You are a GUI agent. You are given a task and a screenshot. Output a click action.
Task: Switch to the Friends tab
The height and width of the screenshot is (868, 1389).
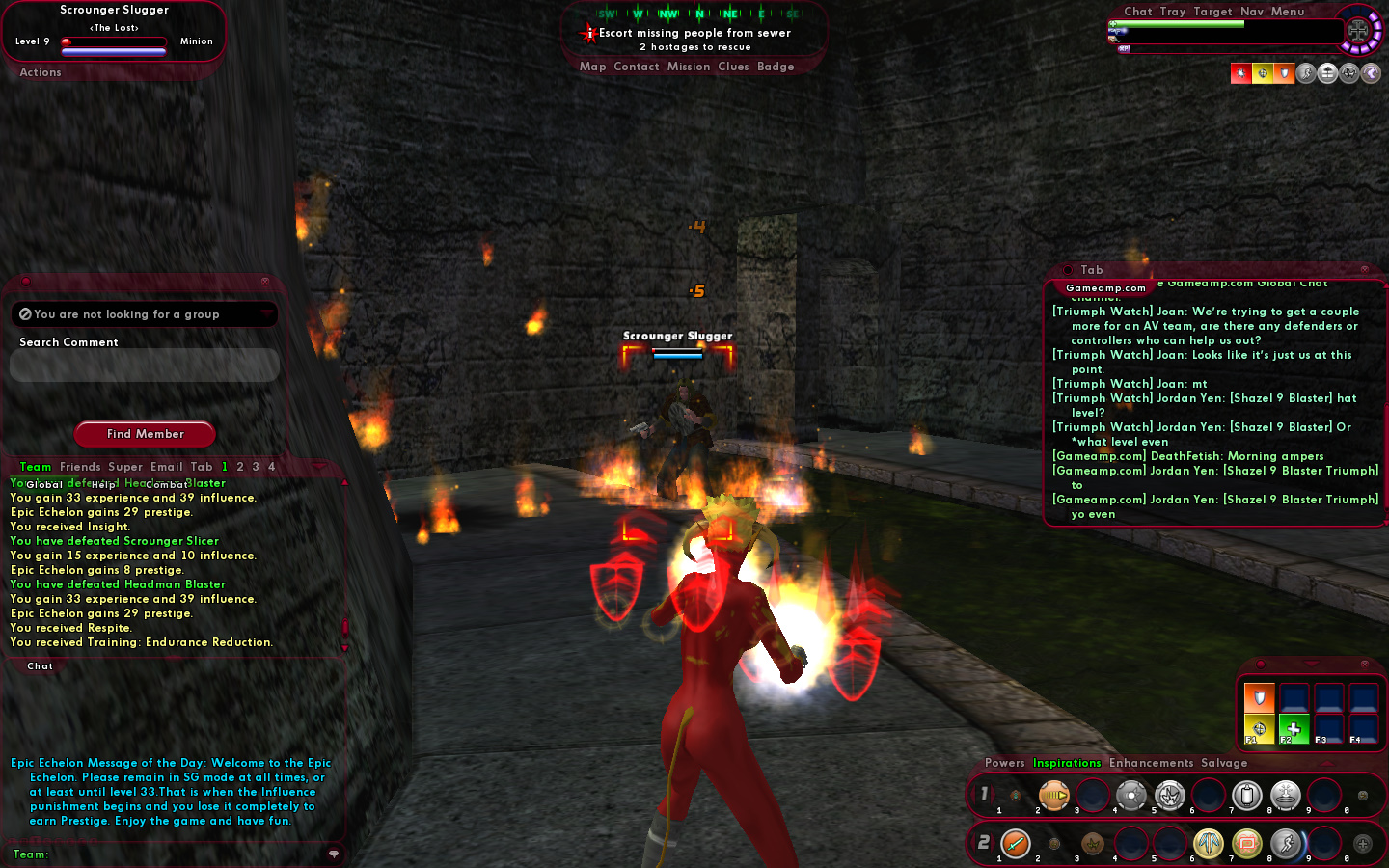click(80, 467)
